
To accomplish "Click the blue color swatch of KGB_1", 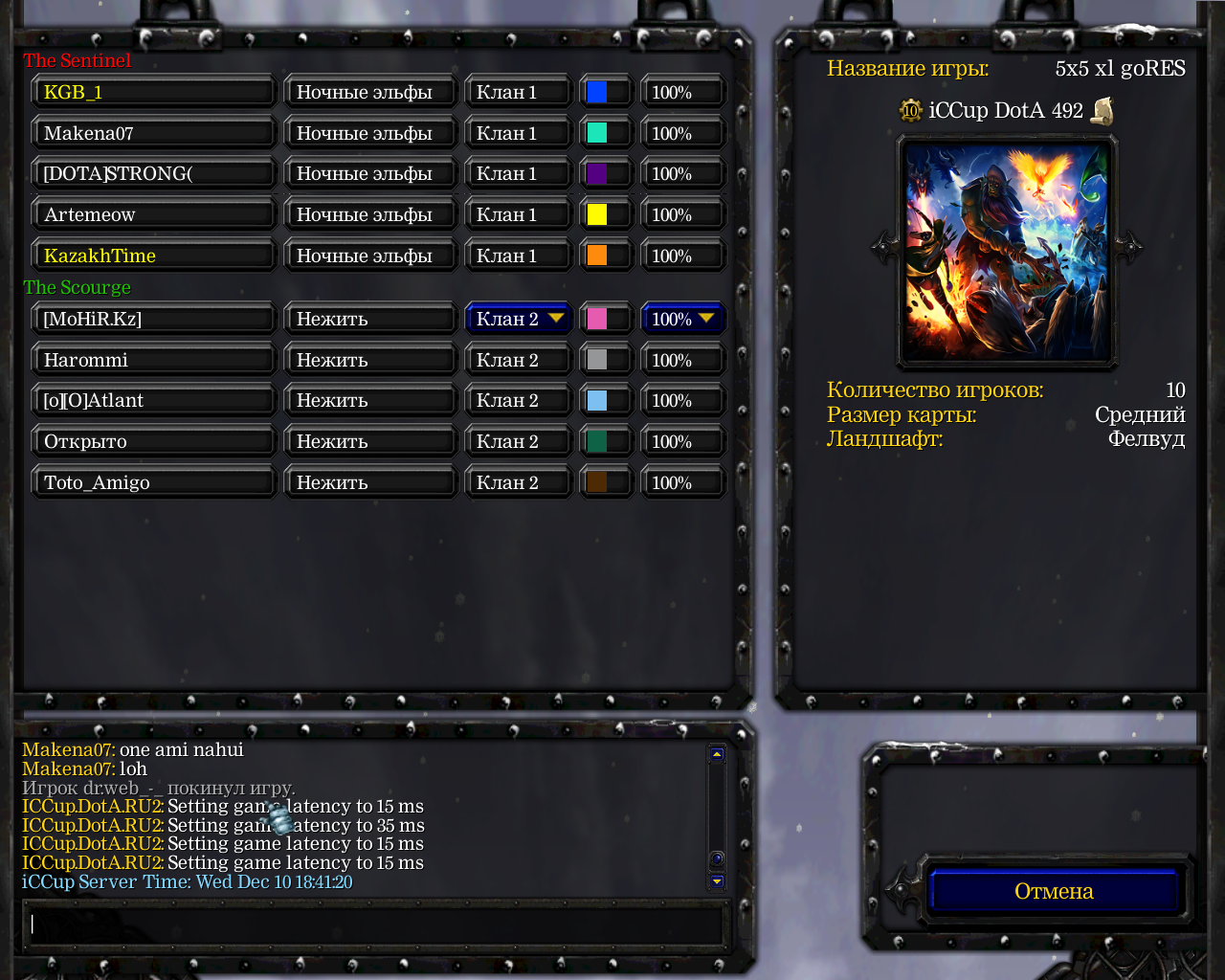I will coord(597,93).
